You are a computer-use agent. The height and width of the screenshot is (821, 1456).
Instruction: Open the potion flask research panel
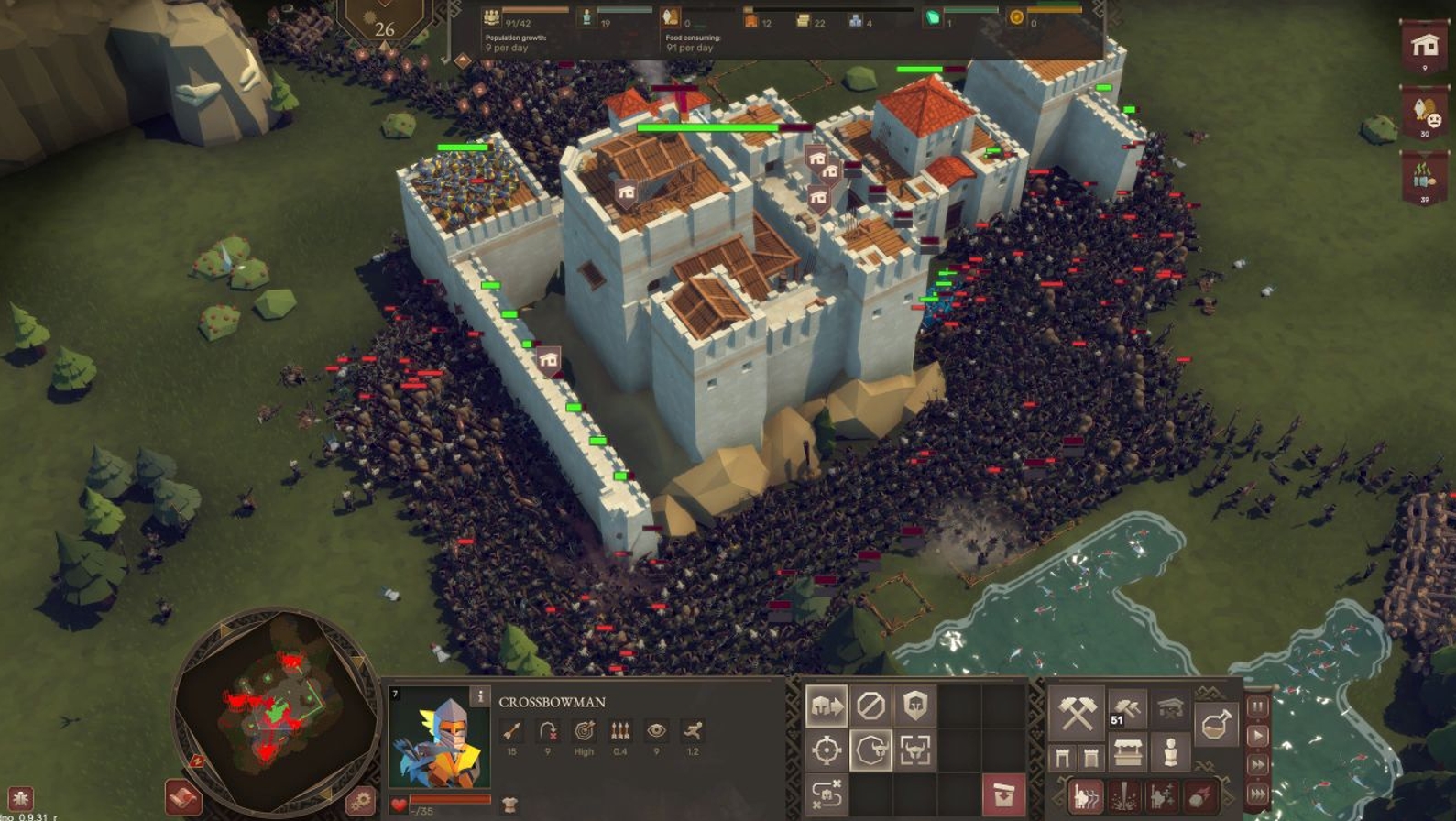[x=1216, y=724]
